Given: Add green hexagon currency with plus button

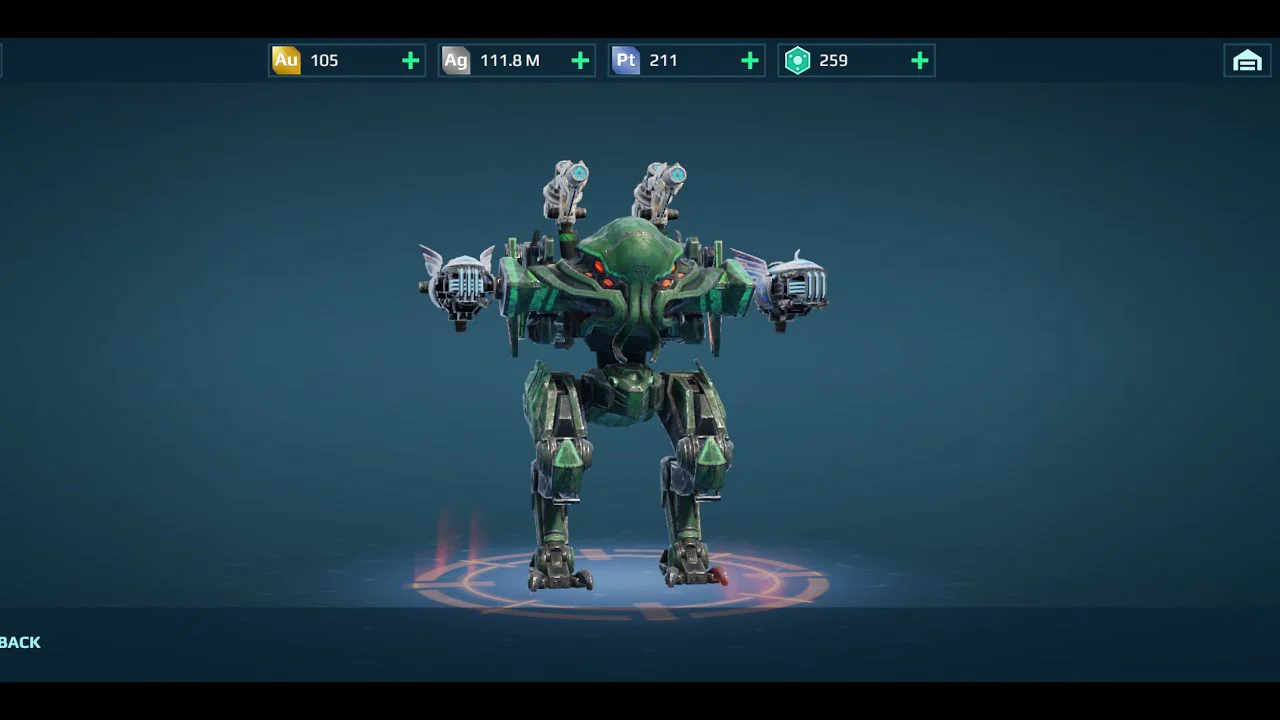Looking at the screenshot, I should click(x=920, y=61).
